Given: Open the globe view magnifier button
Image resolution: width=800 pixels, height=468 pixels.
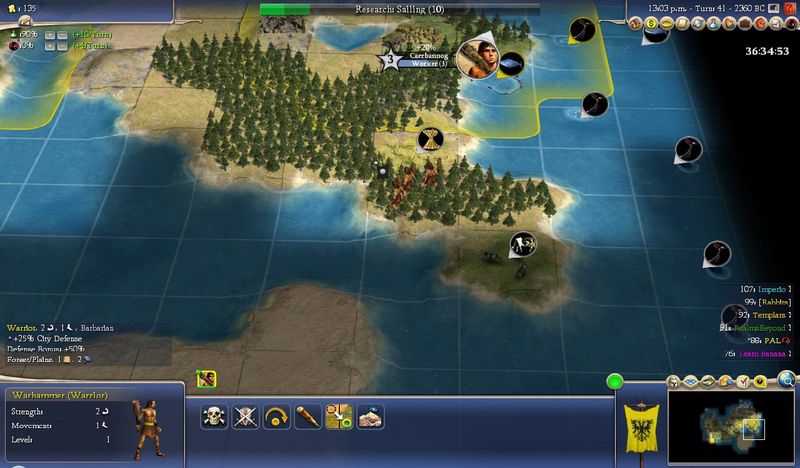Looking at the screenshot, I should (786, 380).
